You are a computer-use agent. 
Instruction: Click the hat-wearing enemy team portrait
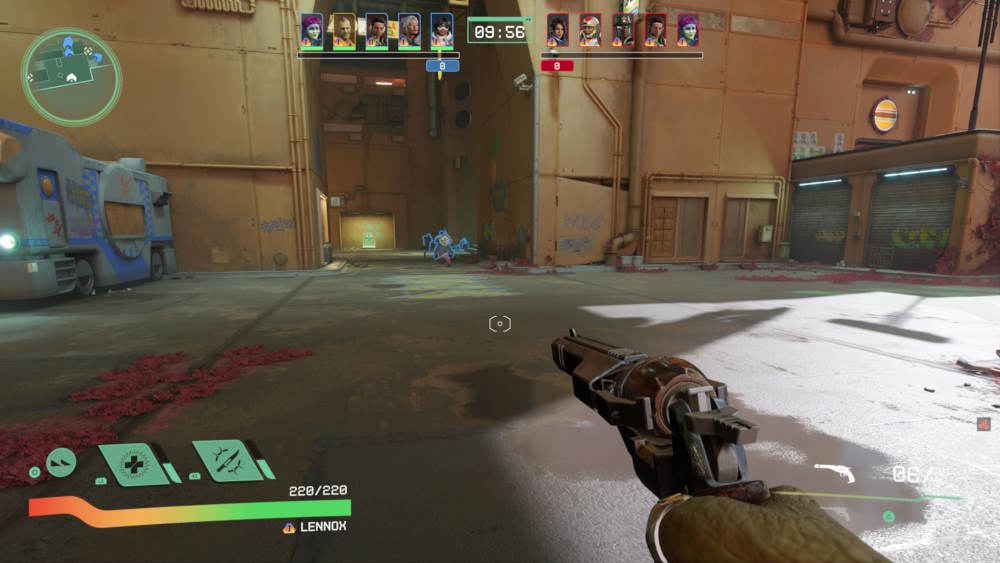click(623, 30)
